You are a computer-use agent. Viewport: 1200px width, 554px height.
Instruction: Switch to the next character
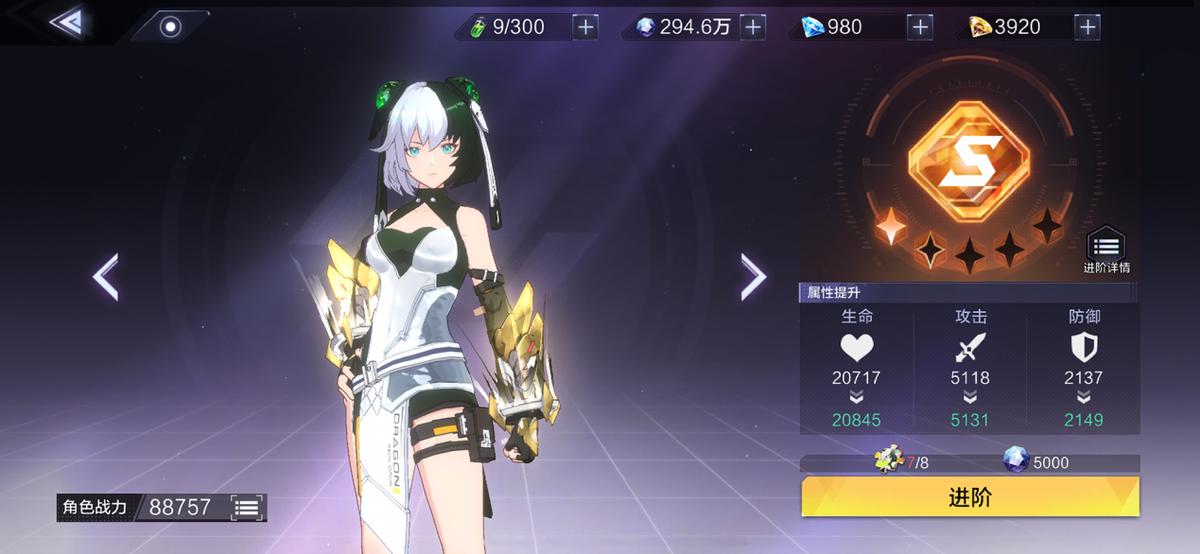click(752, 277)
